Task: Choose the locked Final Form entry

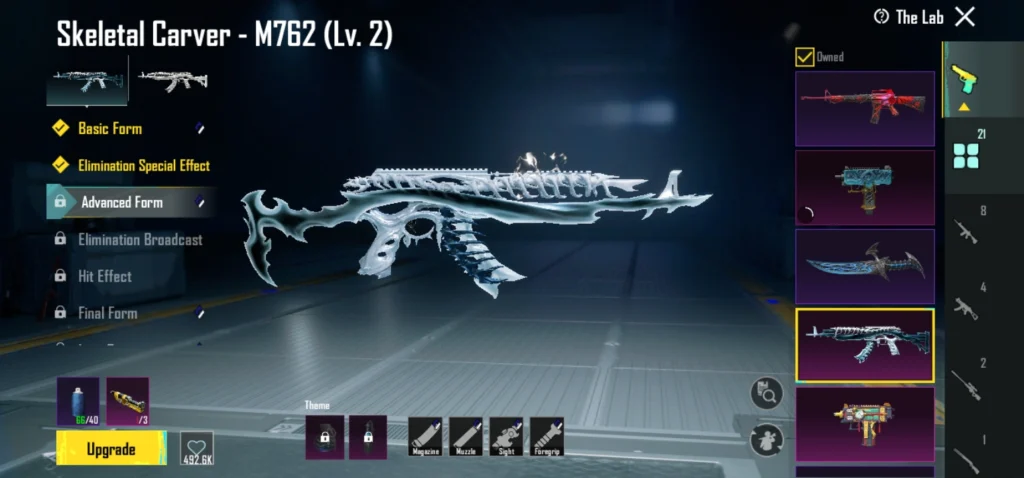Action: tap(108, 313)
